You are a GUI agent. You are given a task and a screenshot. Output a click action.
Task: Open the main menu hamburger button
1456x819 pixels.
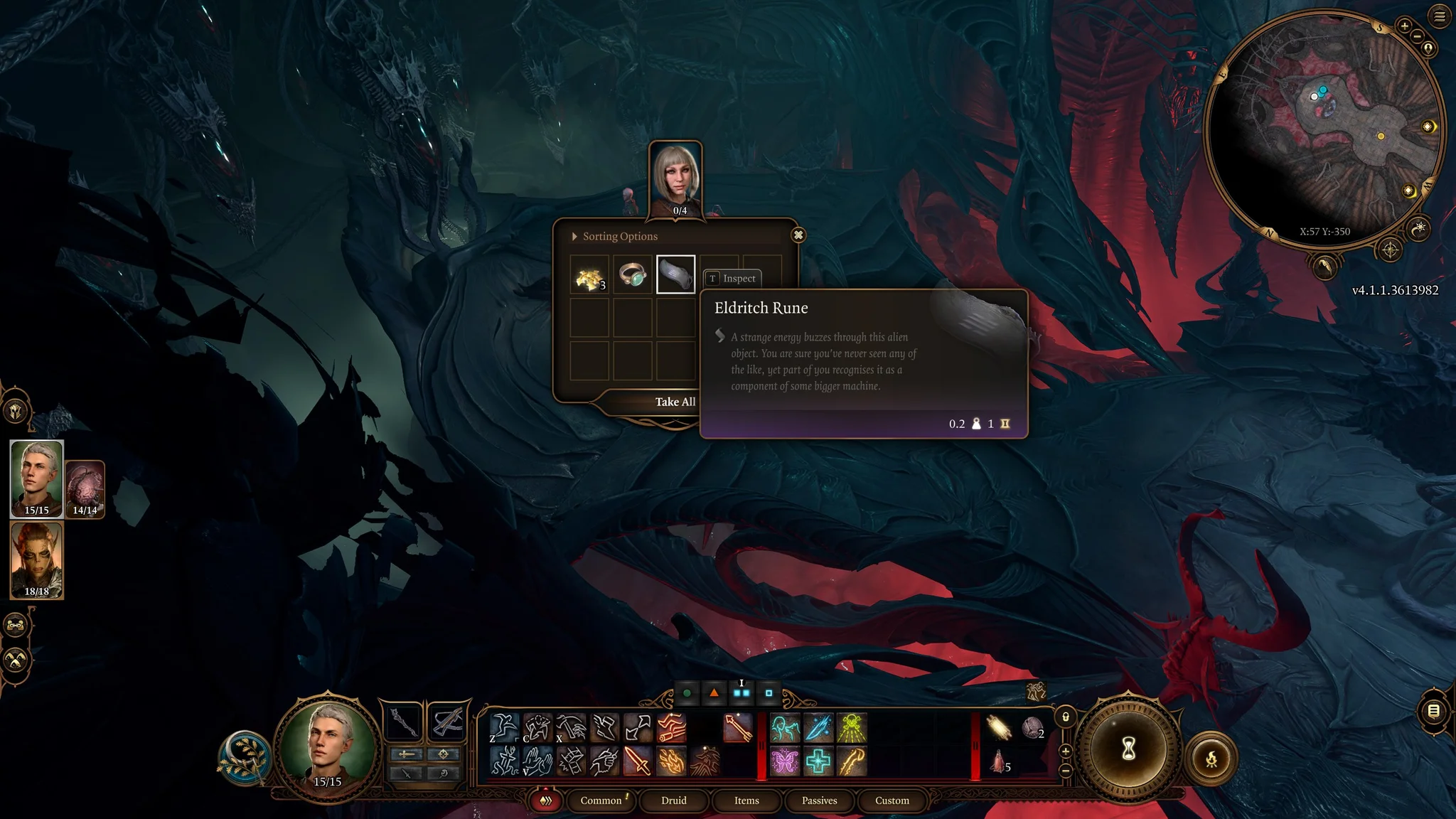pos(1440,16)
